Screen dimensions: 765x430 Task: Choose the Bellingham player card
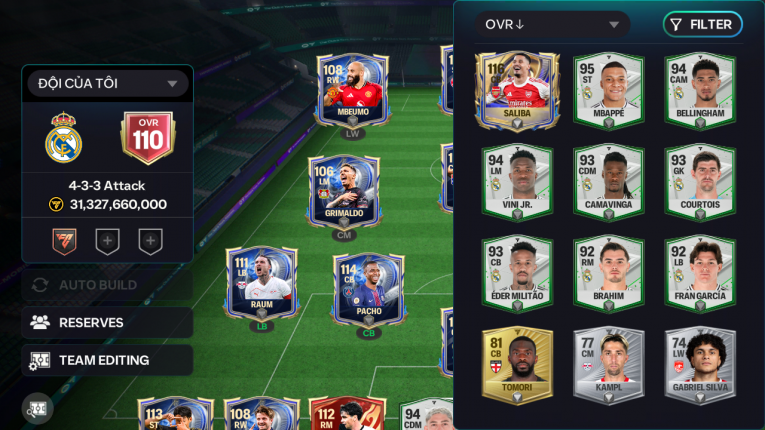point(700,90)
